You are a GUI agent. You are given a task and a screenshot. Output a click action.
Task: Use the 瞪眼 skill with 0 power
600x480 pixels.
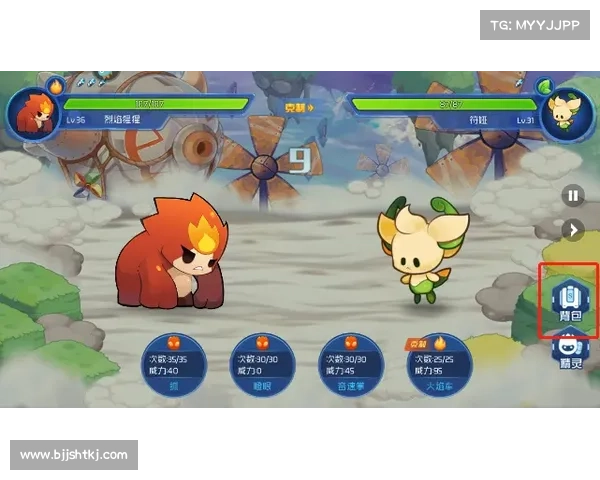pyautogui.click(x=263, y=367)
